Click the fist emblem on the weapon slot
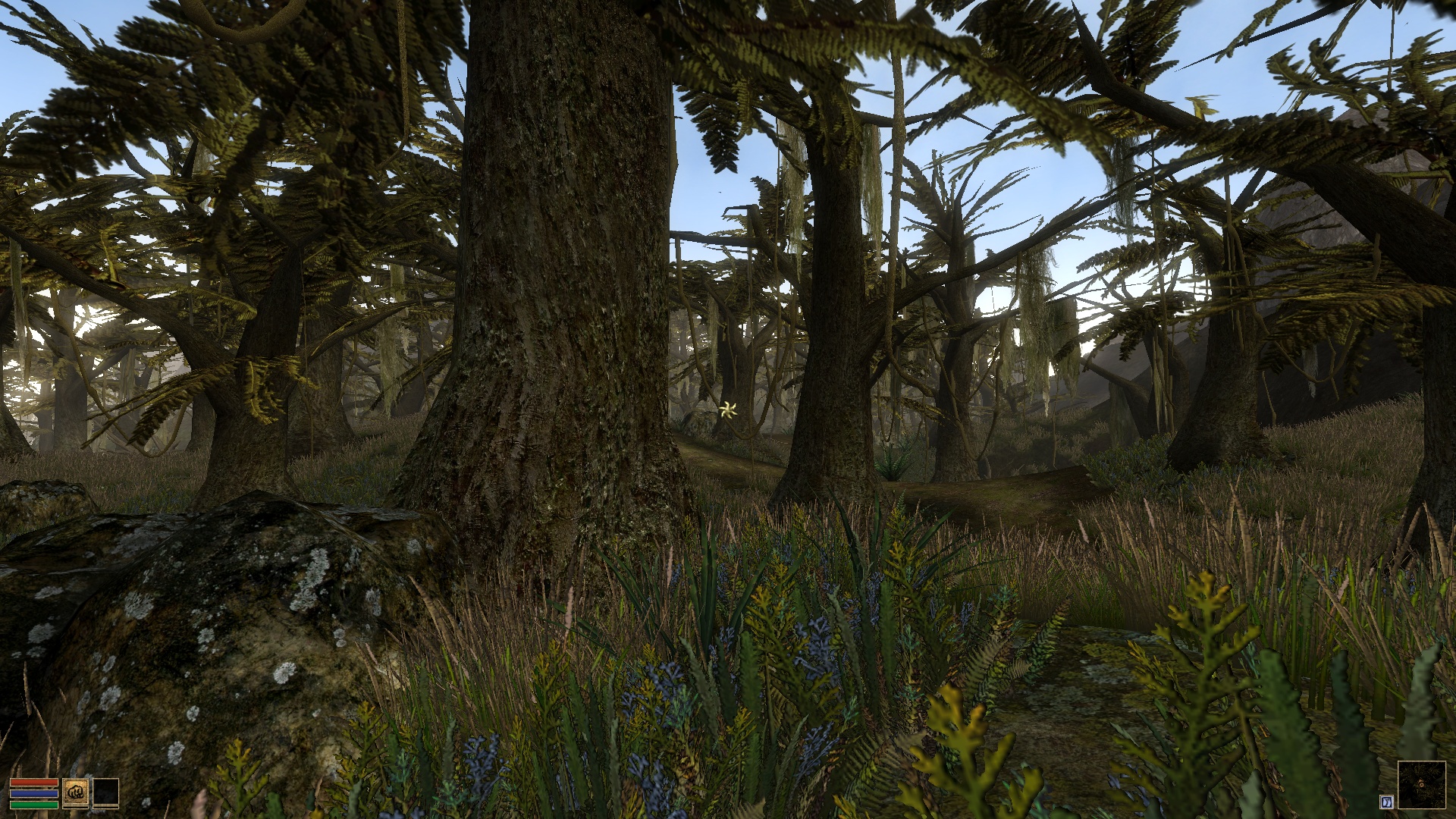The width and height of the screenshot is (1456, 819). [76, 792]
